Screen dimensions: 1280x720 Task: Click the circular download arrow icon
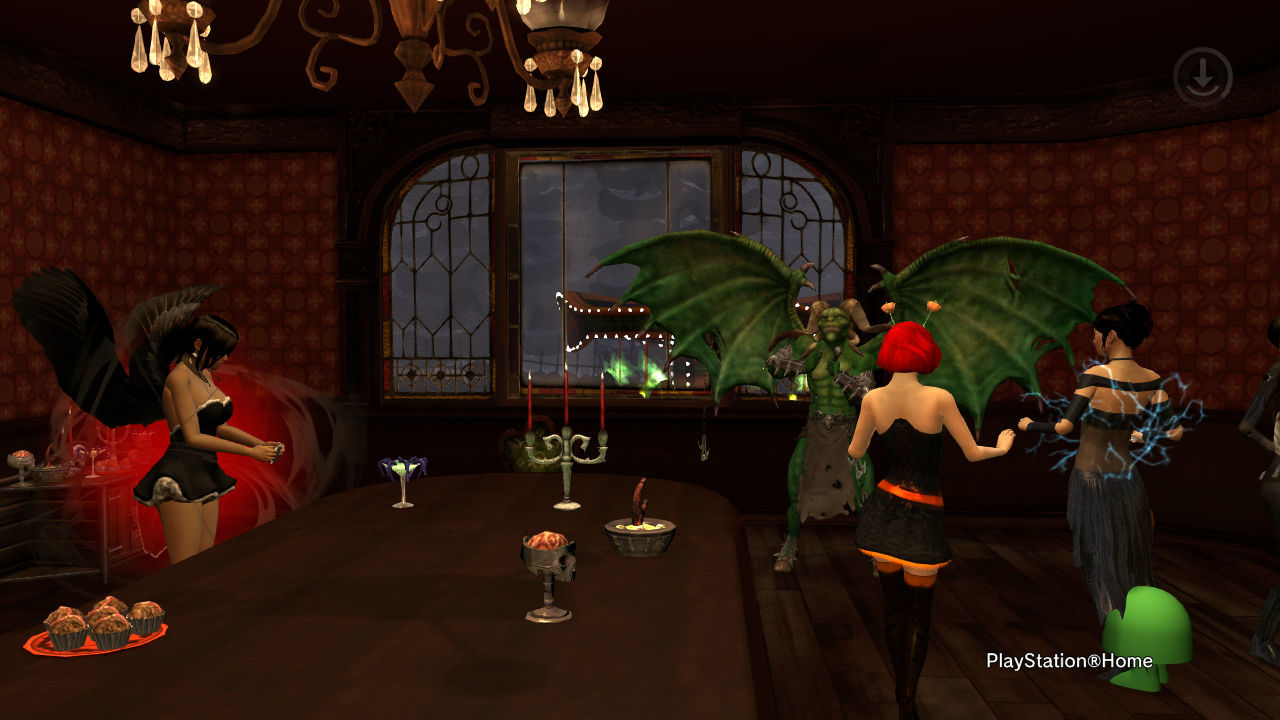[x=1202, y=77]
